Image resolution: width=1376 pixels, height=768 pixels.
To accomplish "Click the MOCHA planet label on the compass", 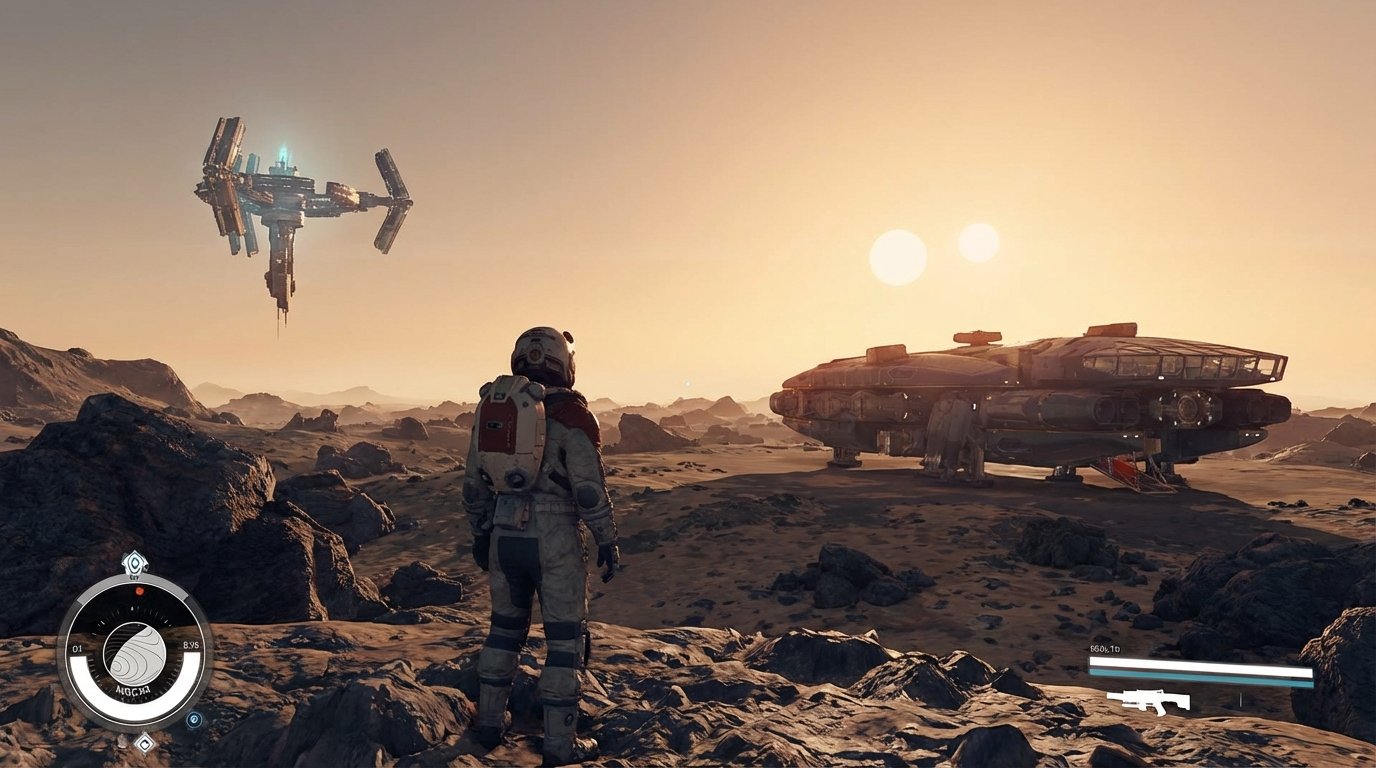I will [x=132, y=688].
